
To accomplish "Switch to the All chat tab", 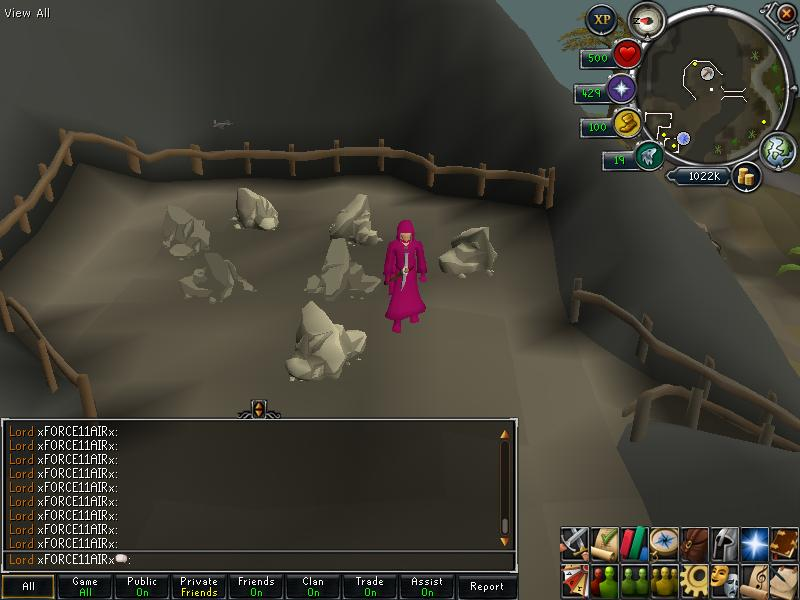I will (28, 587).
